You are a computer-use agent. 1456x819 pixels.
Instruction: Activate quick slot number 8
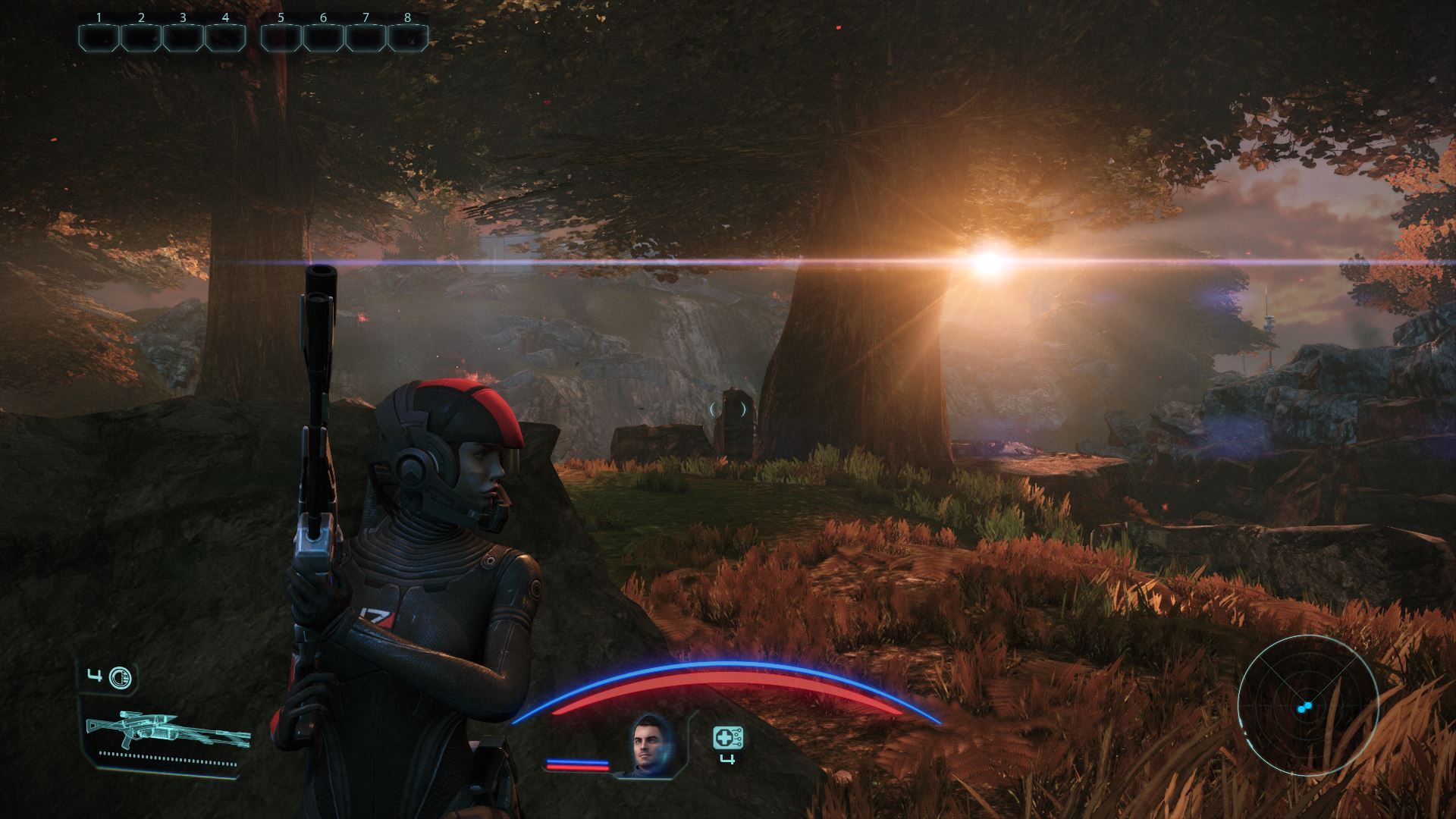(408, 38)
